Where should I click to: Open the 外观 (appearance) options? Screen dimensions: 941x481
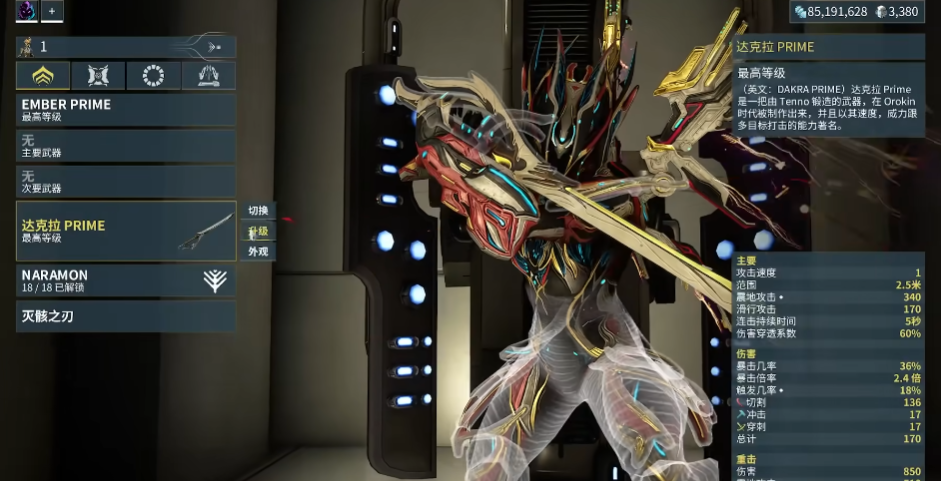click(x=258, y=251)
